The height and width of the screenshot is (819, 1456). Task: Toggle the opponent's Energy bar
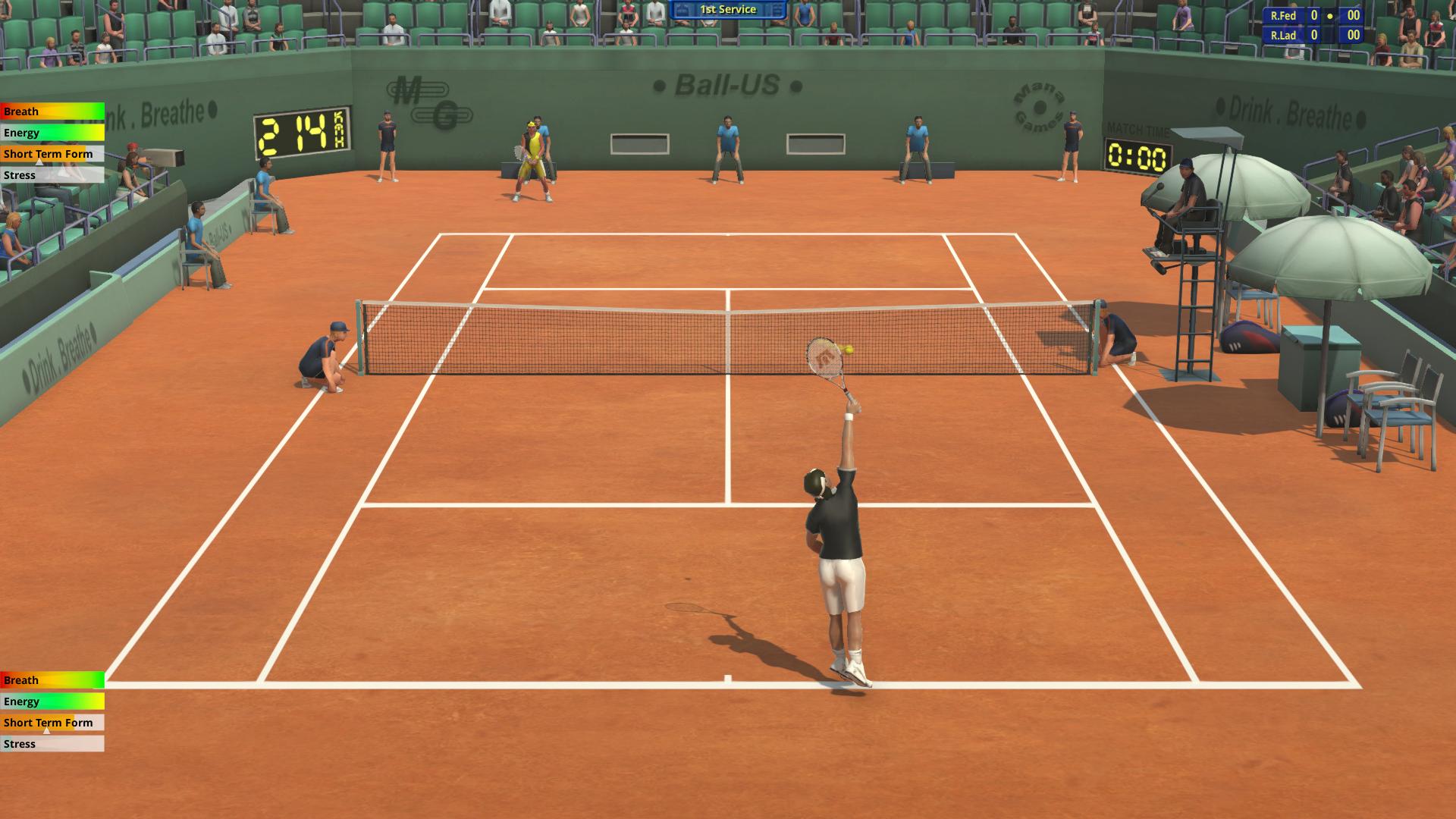pyautogui.click(x=53, y=133)
